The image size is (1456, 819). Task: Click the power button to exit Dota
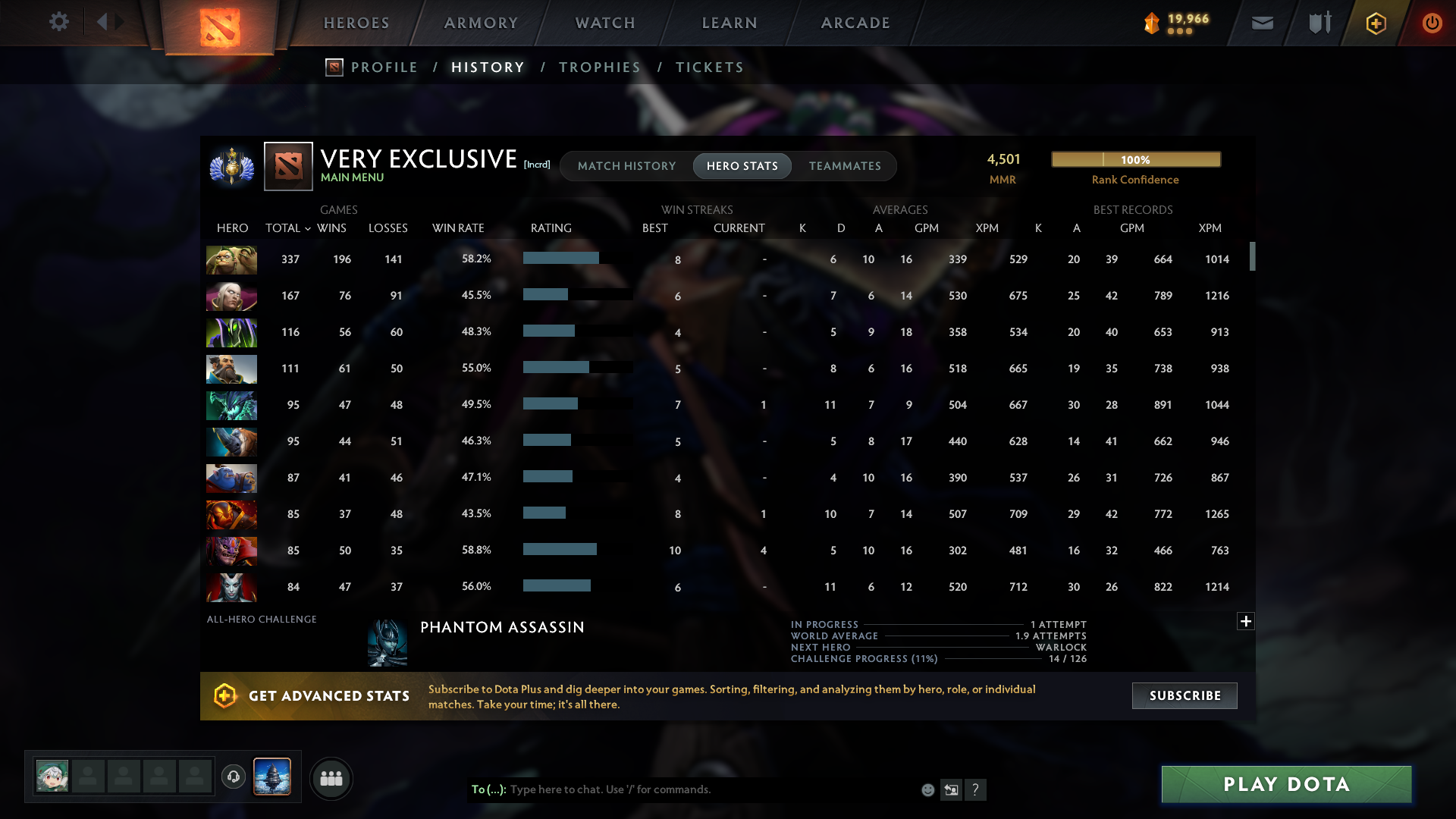click(1432, 23)
